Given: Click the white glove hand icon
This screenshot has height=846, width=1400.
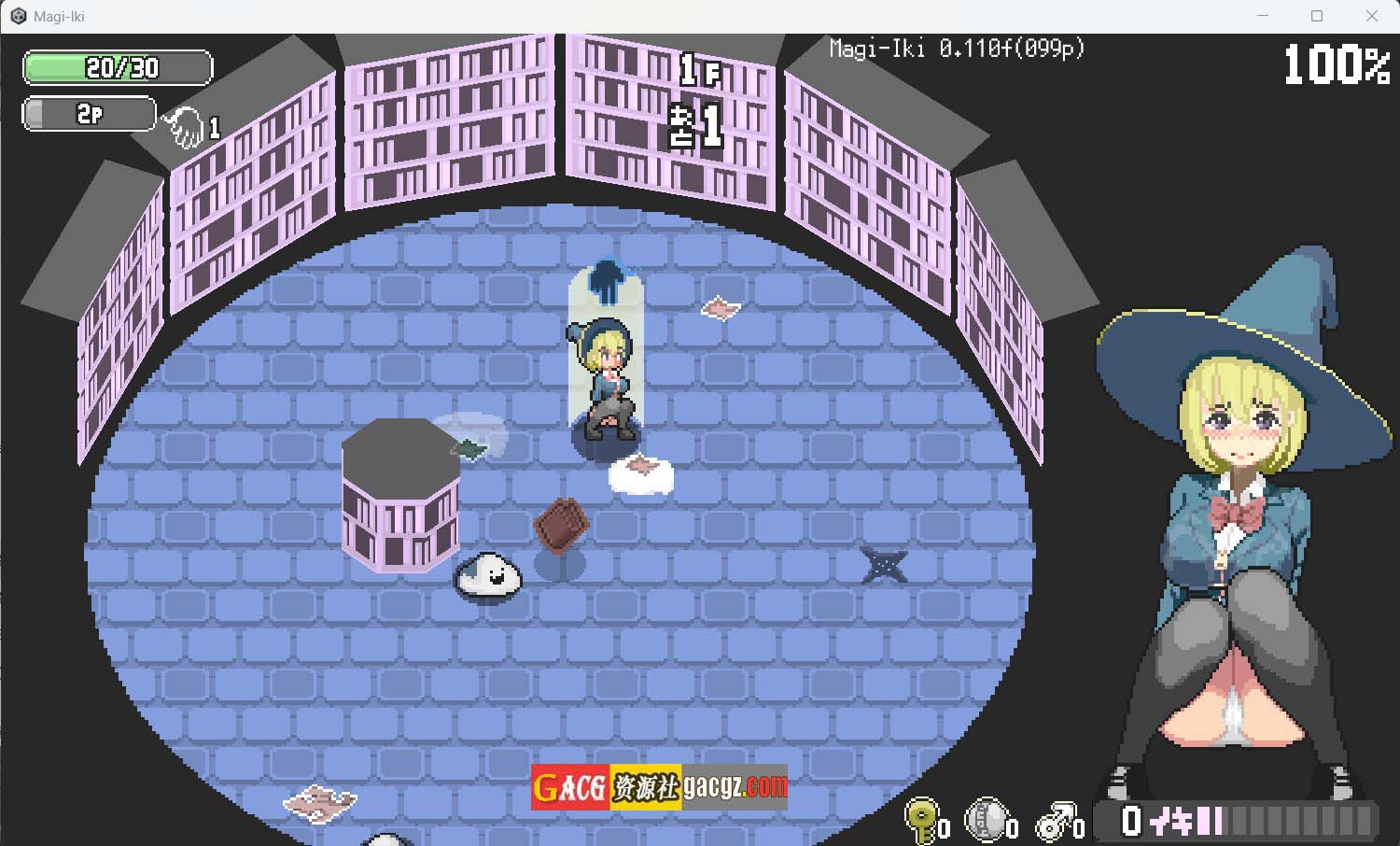Looking at the screenshot, I should pyautogui.click(x=184, y=127).
